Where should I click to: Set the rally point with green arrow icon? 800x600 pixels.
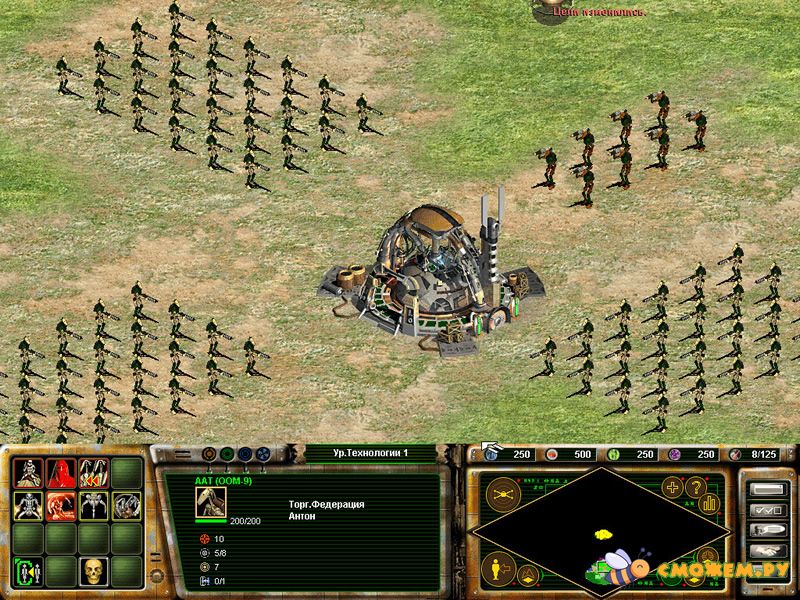point(29,571)
